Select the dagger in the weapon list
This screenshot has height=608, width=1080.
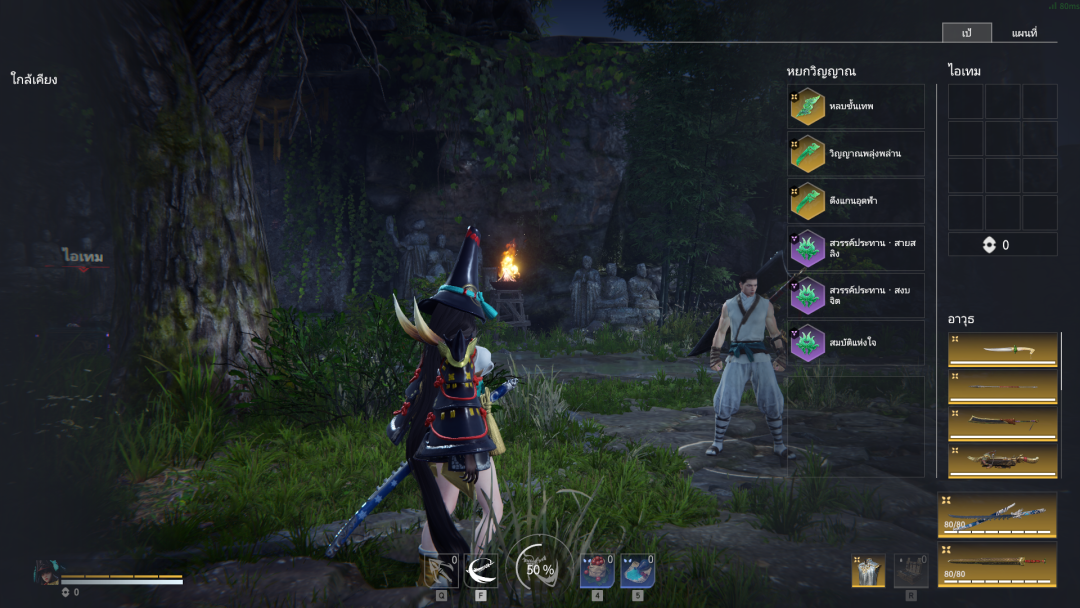pyautogui.click(x=1003, y=350)
